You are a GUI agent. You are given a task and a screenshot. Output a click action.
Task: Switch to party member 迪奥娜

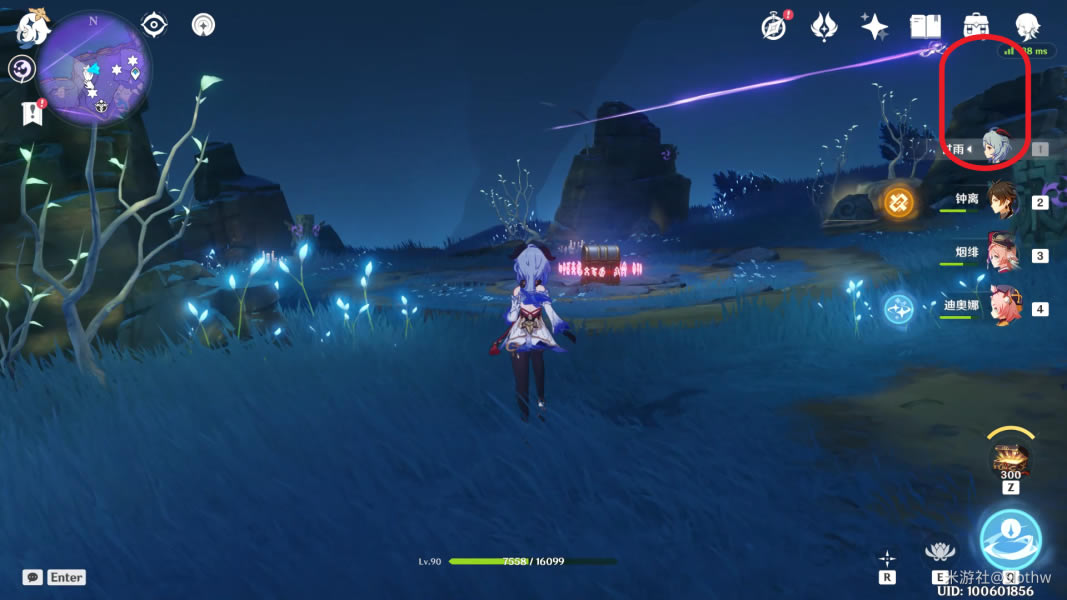pos(1001,307)
